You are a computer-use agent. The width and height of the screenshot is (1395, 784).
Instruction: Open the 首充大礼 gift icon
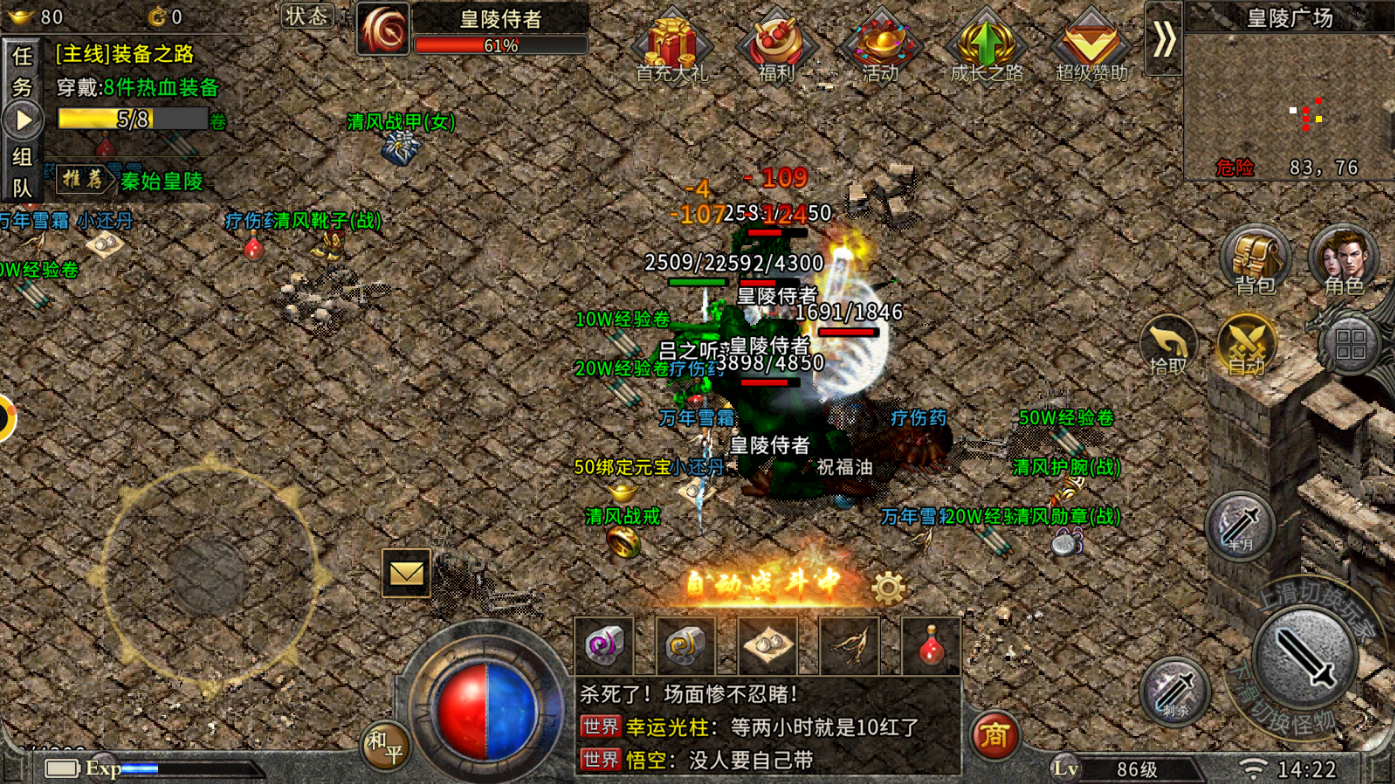pyautogui.click(x=672, y=46)
